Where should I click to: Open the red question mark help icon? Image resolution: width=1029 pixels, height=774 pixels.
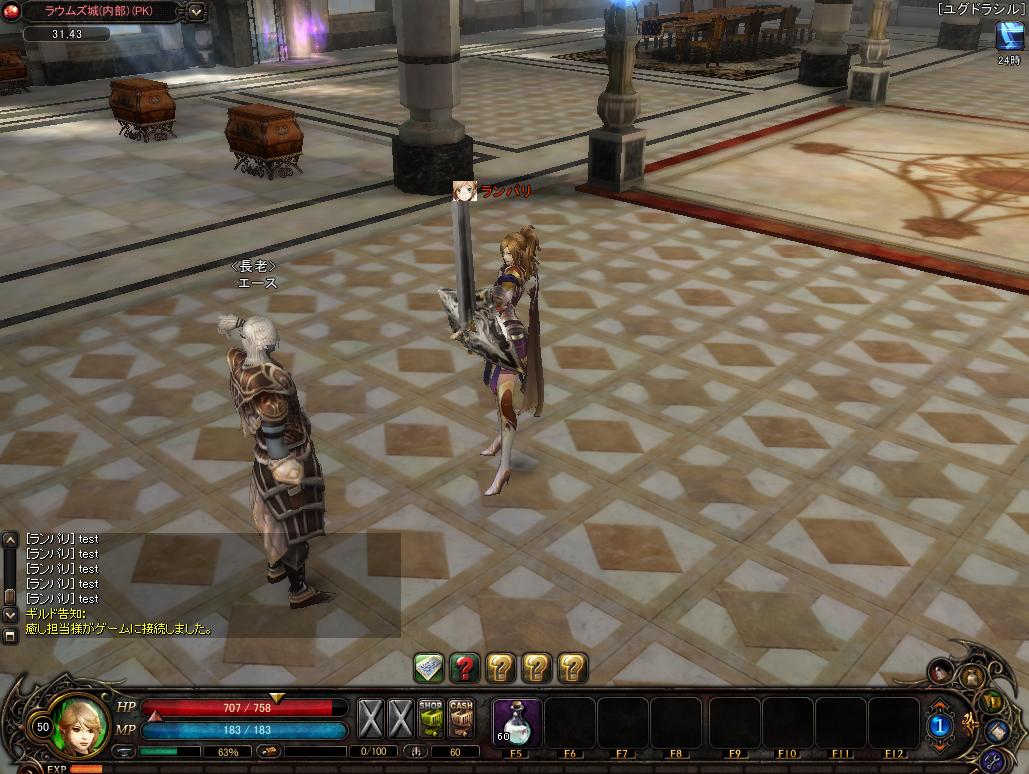464,667
